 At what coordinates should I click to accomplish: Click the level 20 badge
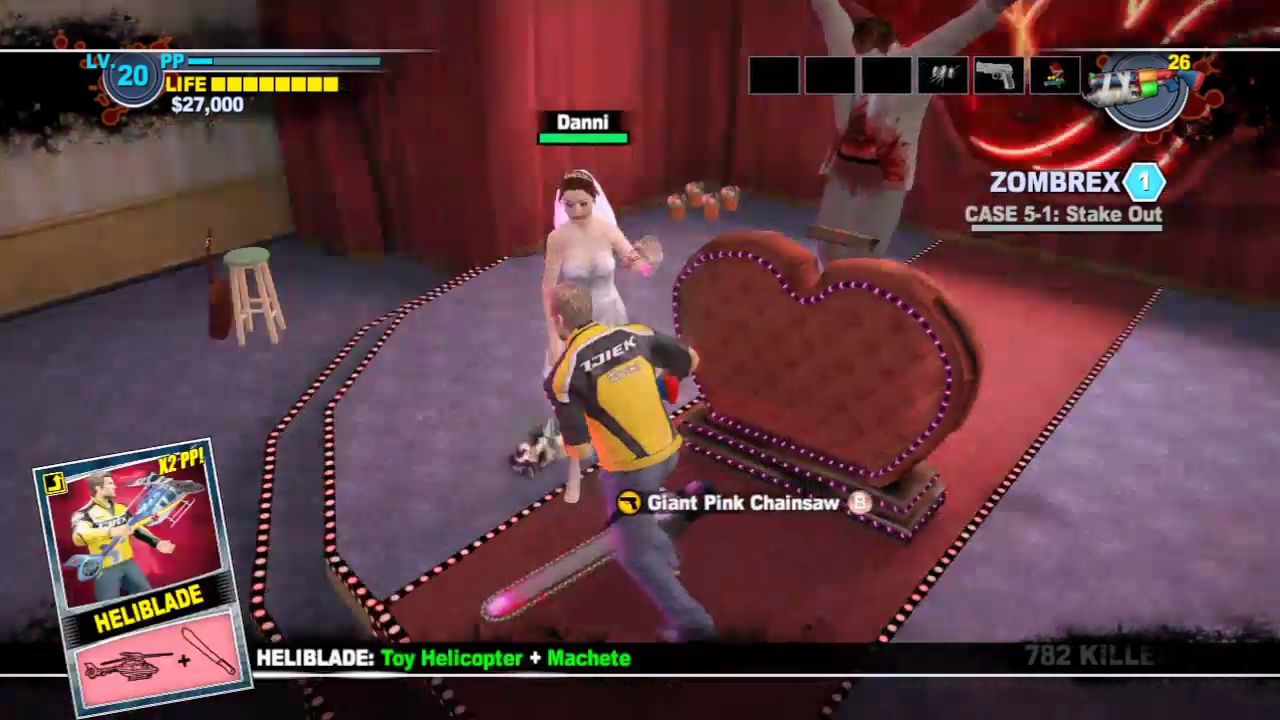click(x=133, y=79)
